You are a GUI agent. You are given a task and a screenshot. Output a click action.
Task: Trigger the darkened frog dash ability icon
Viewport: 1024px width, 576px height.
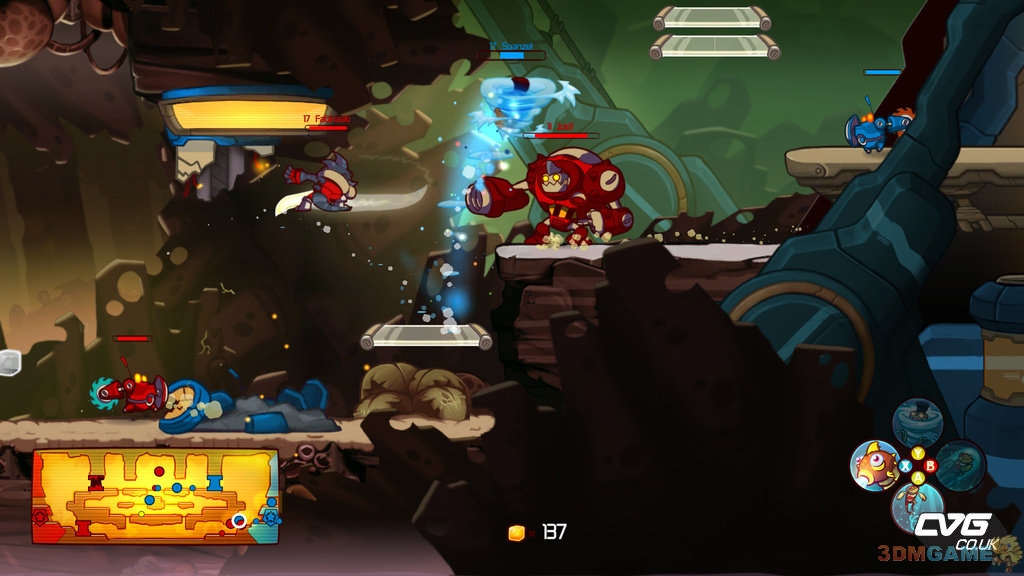click(960, 465)
